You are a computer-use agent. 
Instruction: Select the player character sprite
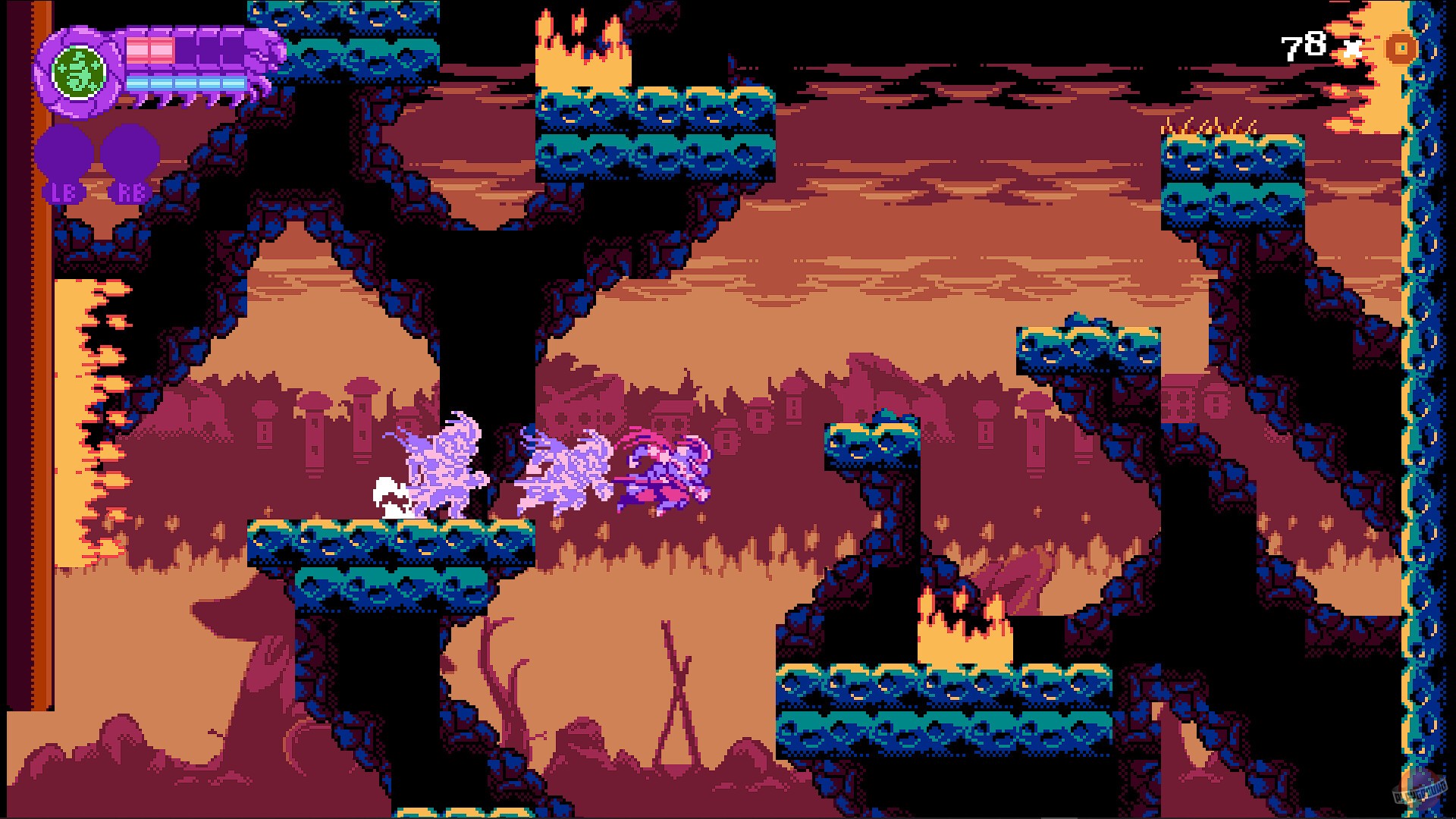pyautogui.click(x=667, y=470)
